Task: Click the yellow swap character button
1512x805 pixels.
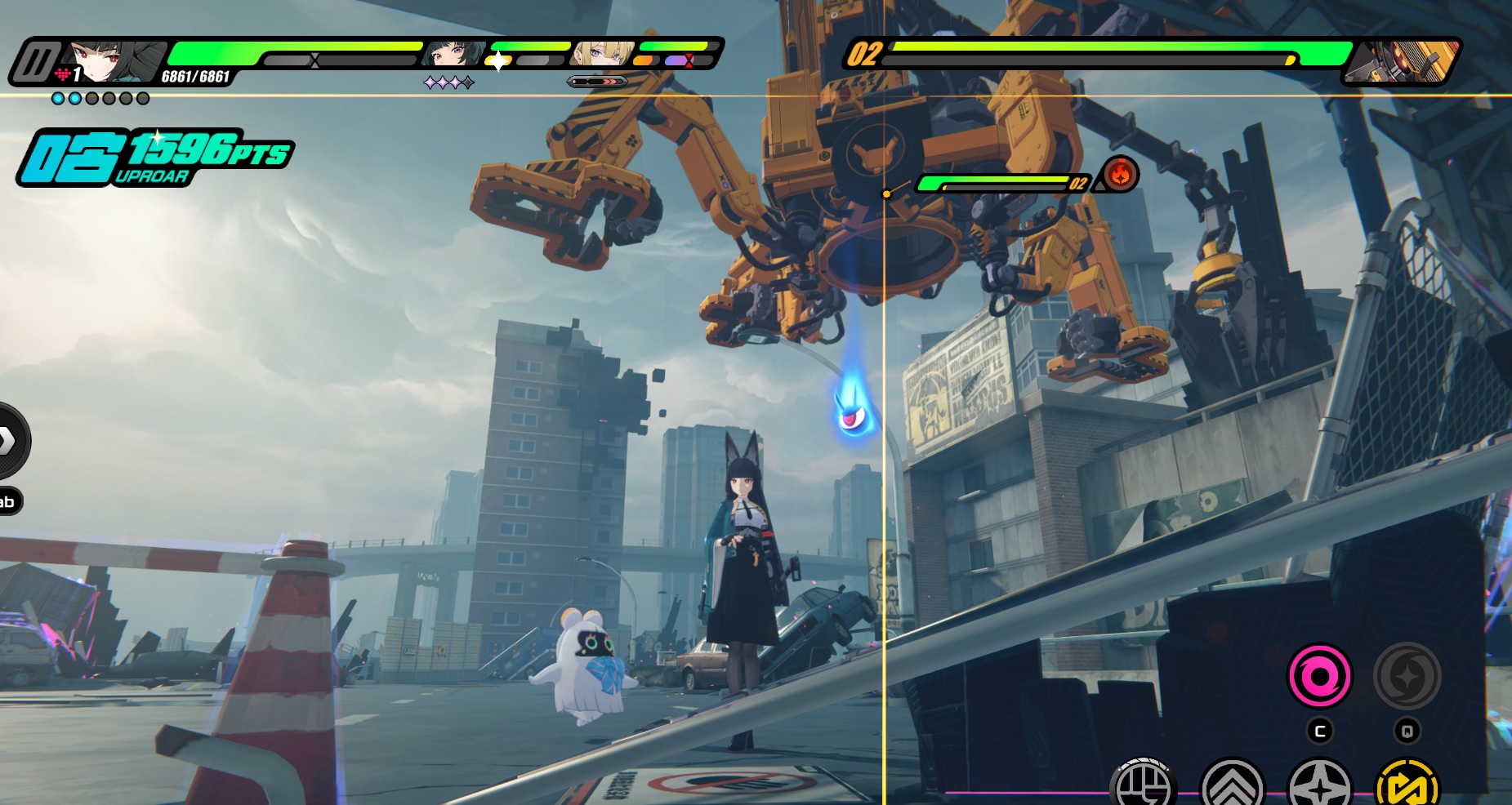Action: click(1407, 787)
